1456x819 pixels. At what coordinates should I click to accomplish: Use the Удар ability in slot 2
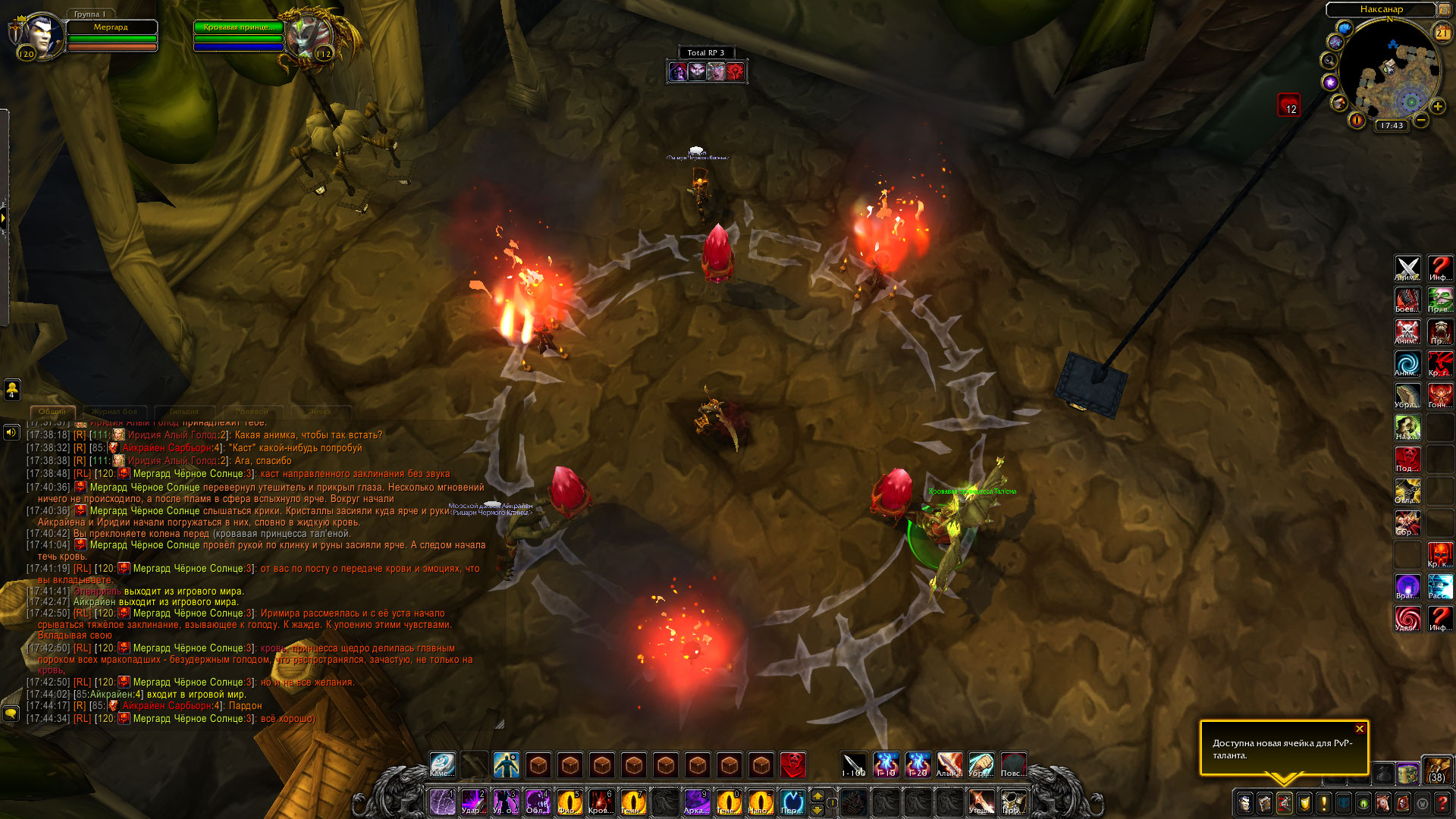tap(474, 802)
